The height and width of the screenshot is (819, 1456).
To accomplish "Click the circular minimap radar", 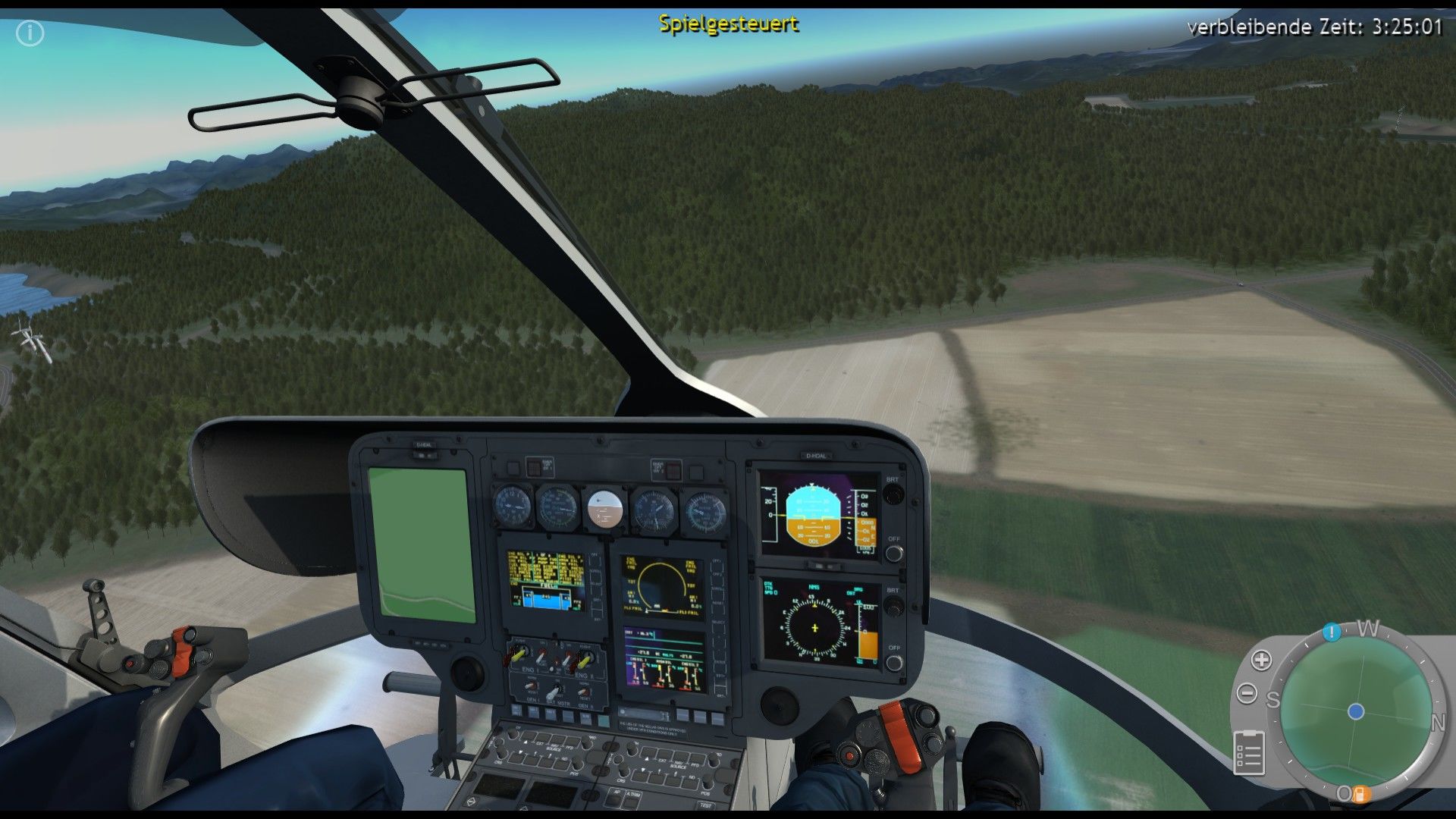I will (x=1356, y=711).
